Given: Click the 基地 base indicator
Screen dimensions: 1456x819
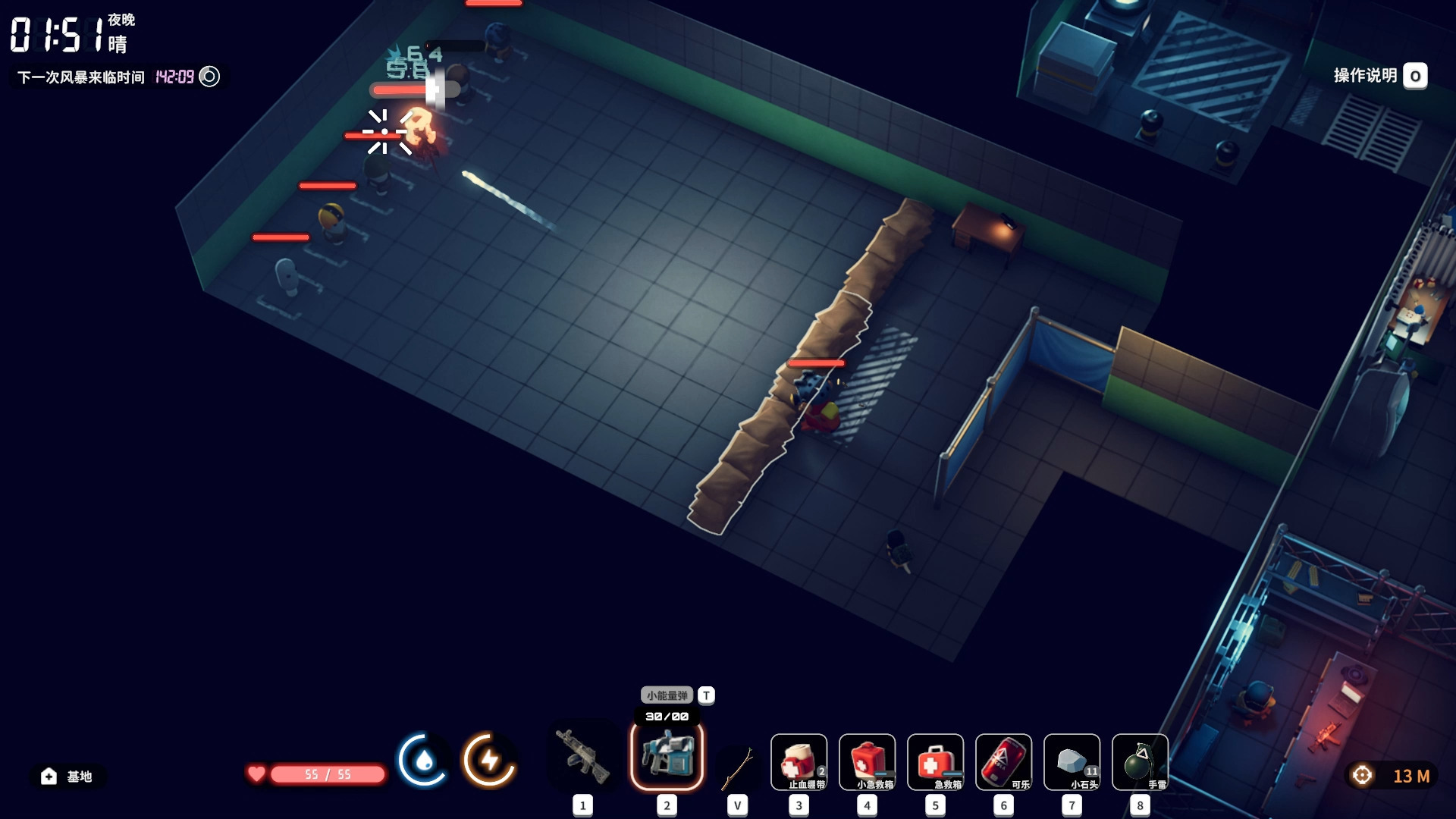Looking at the screenshot, I should 68,776.
